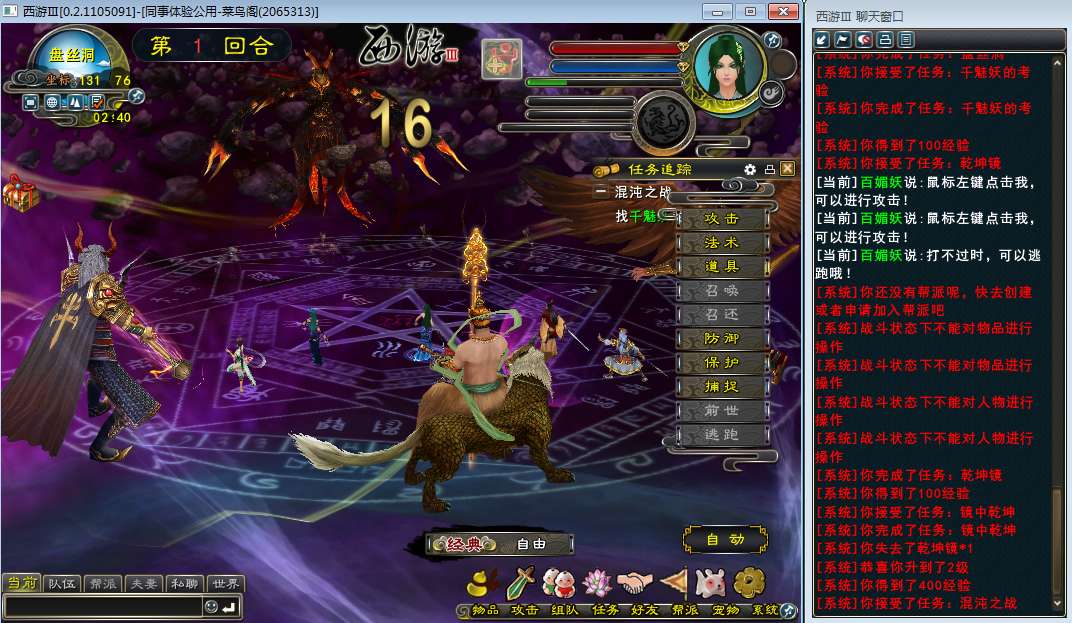
Task: Click the gift box icon
Action: [20, 193]
